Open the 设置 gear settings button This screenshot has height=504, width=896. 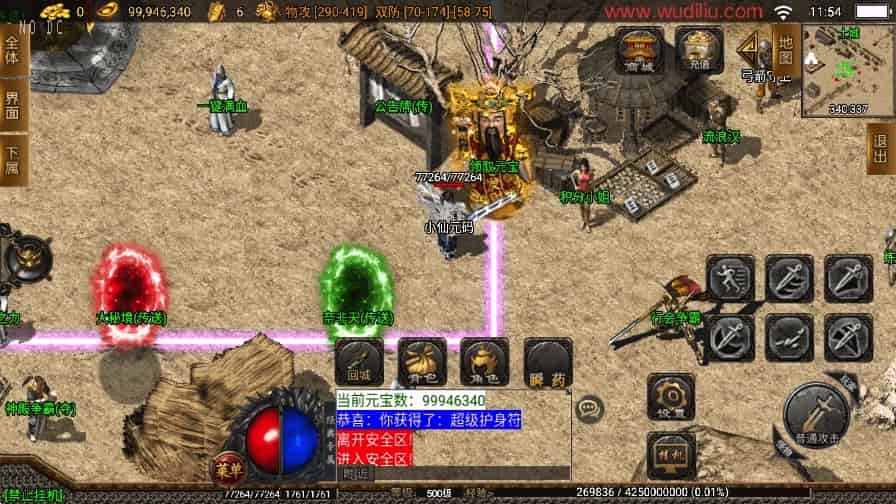coord(670,397)
